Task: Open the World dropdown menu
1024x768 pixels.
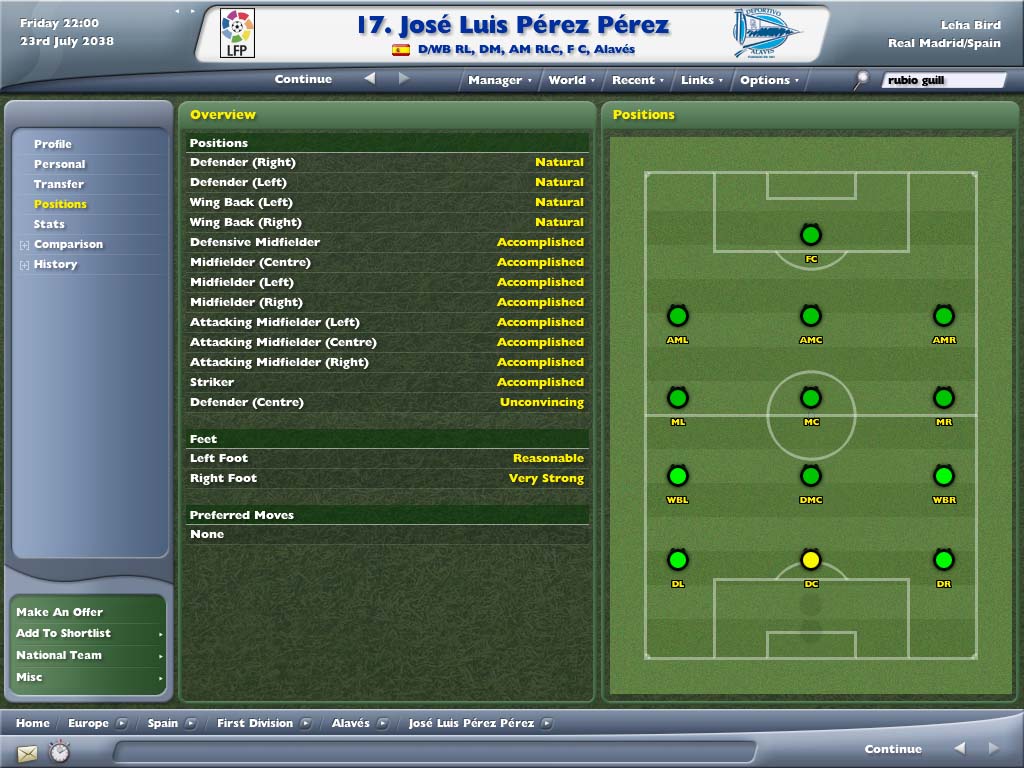Action: 571,80
